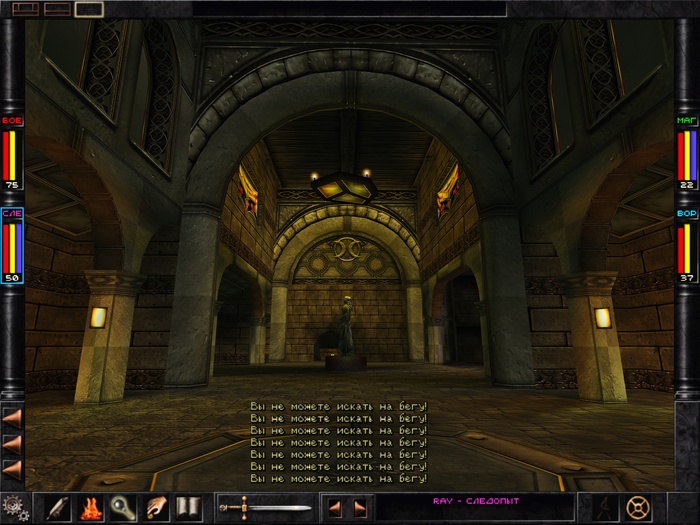Activate the campfire rest icon
Image resolution: width=700 pixels, height=525 pixels.
point(89,508)
